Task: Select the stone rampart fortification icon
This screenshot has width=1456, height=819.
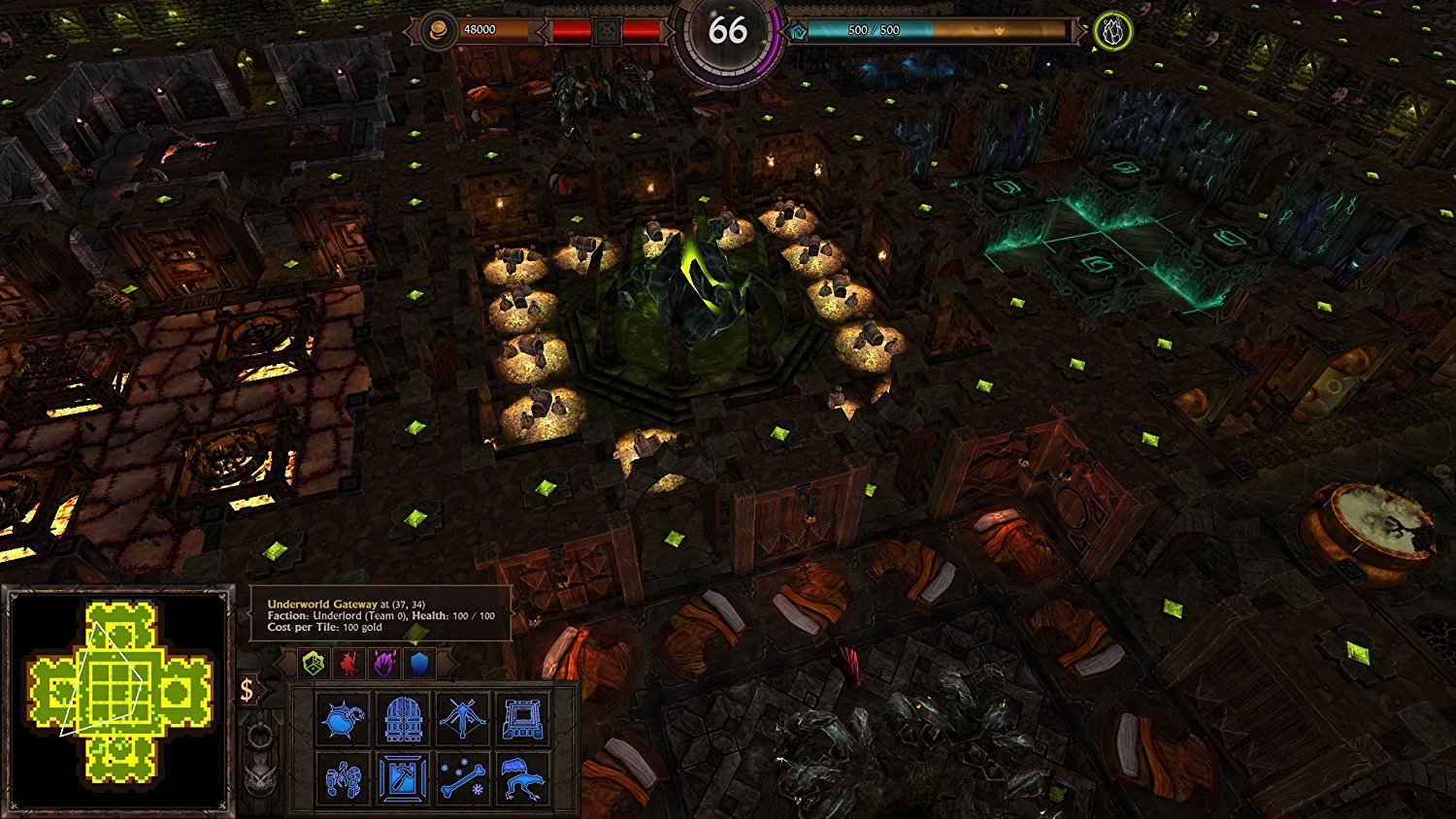Action: click(x=522, y=720)
